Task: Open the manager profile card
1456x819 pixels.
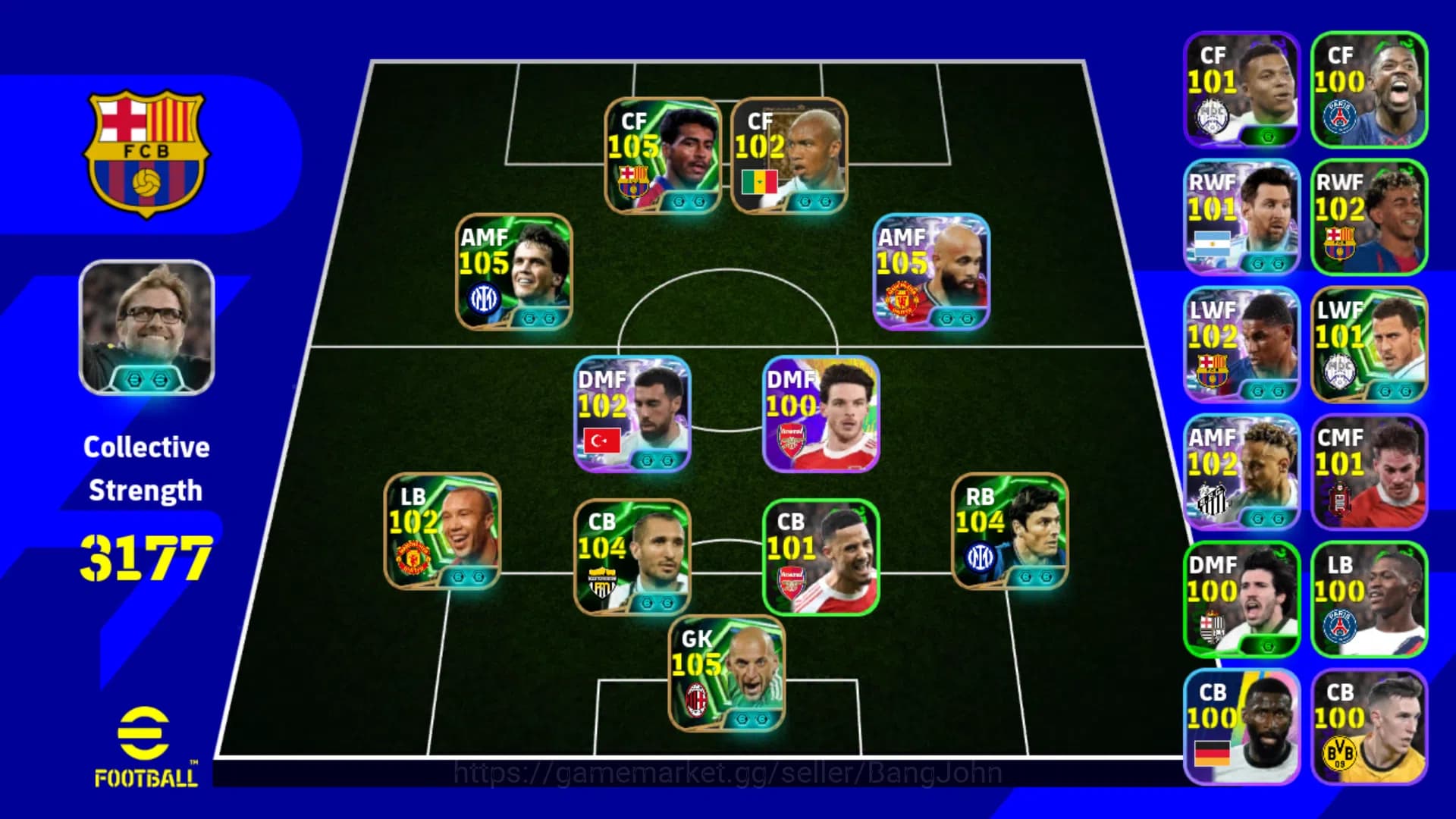Action: tap(146, 328)
